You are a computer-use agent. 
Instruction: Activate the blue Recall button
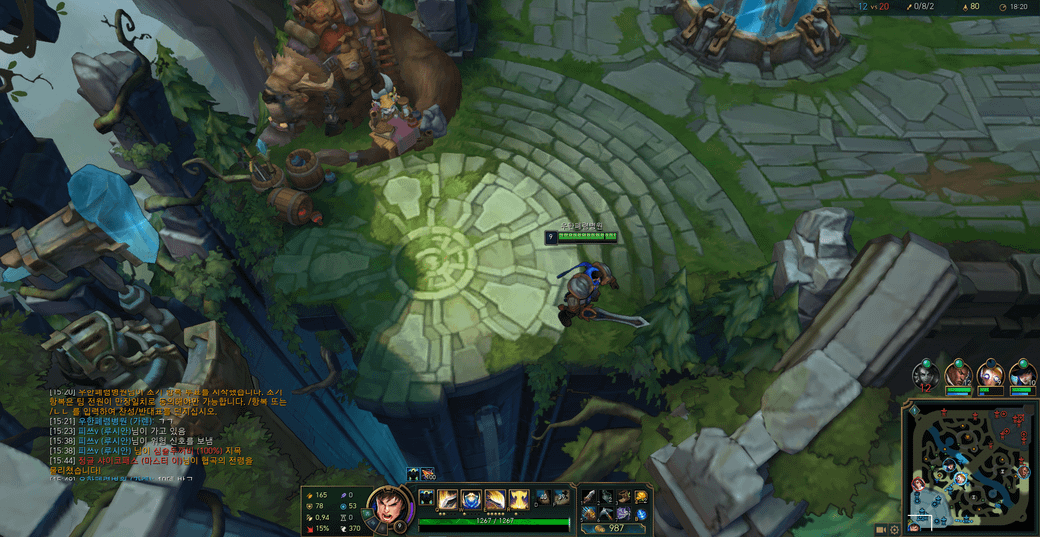(x=642, y=514)
